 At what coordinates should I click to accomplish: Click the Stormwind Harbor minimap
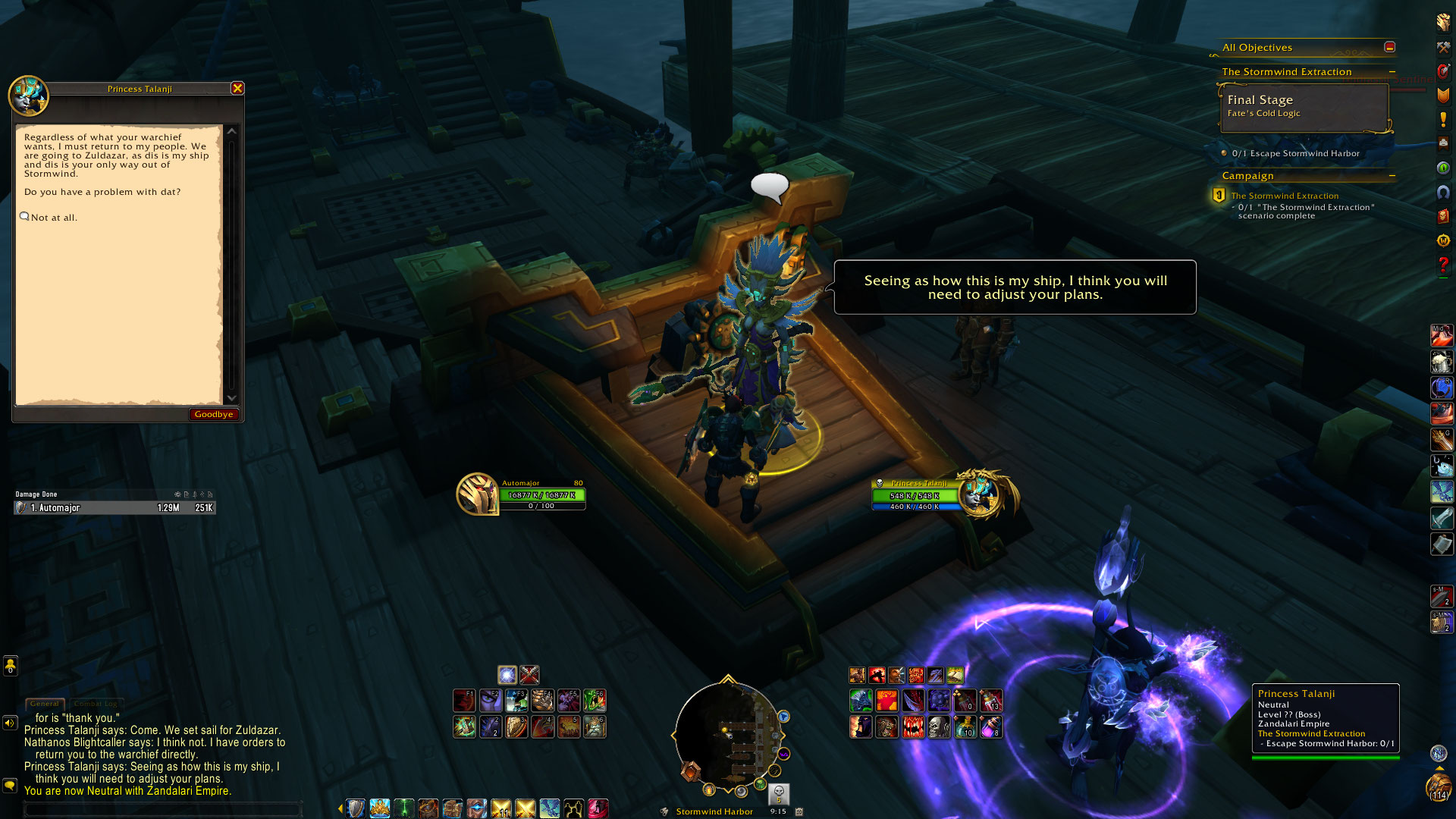click(x=728, y=733)
